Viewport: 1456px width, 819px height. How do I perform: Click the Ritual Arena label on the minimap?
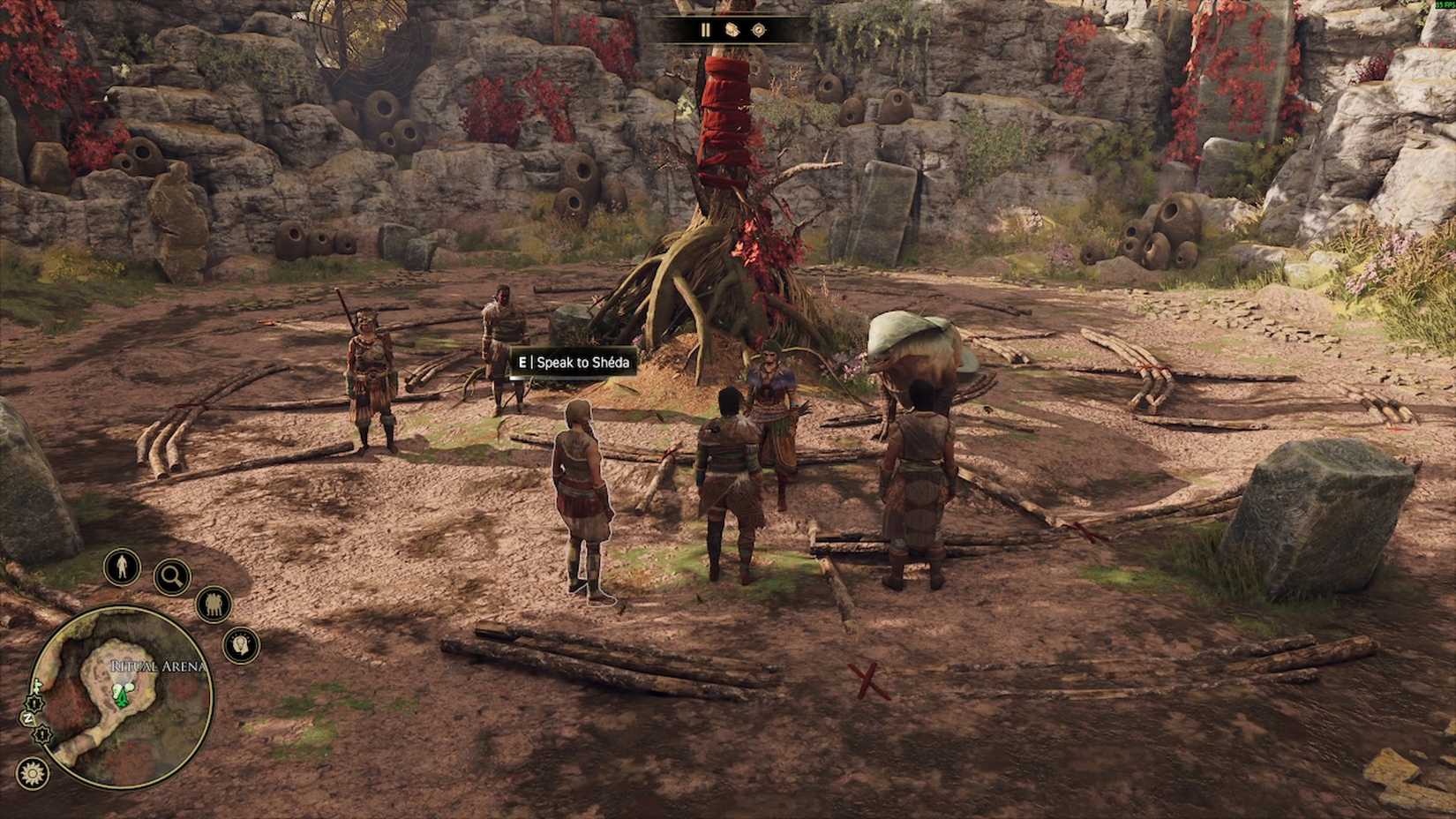click(157, 664)
